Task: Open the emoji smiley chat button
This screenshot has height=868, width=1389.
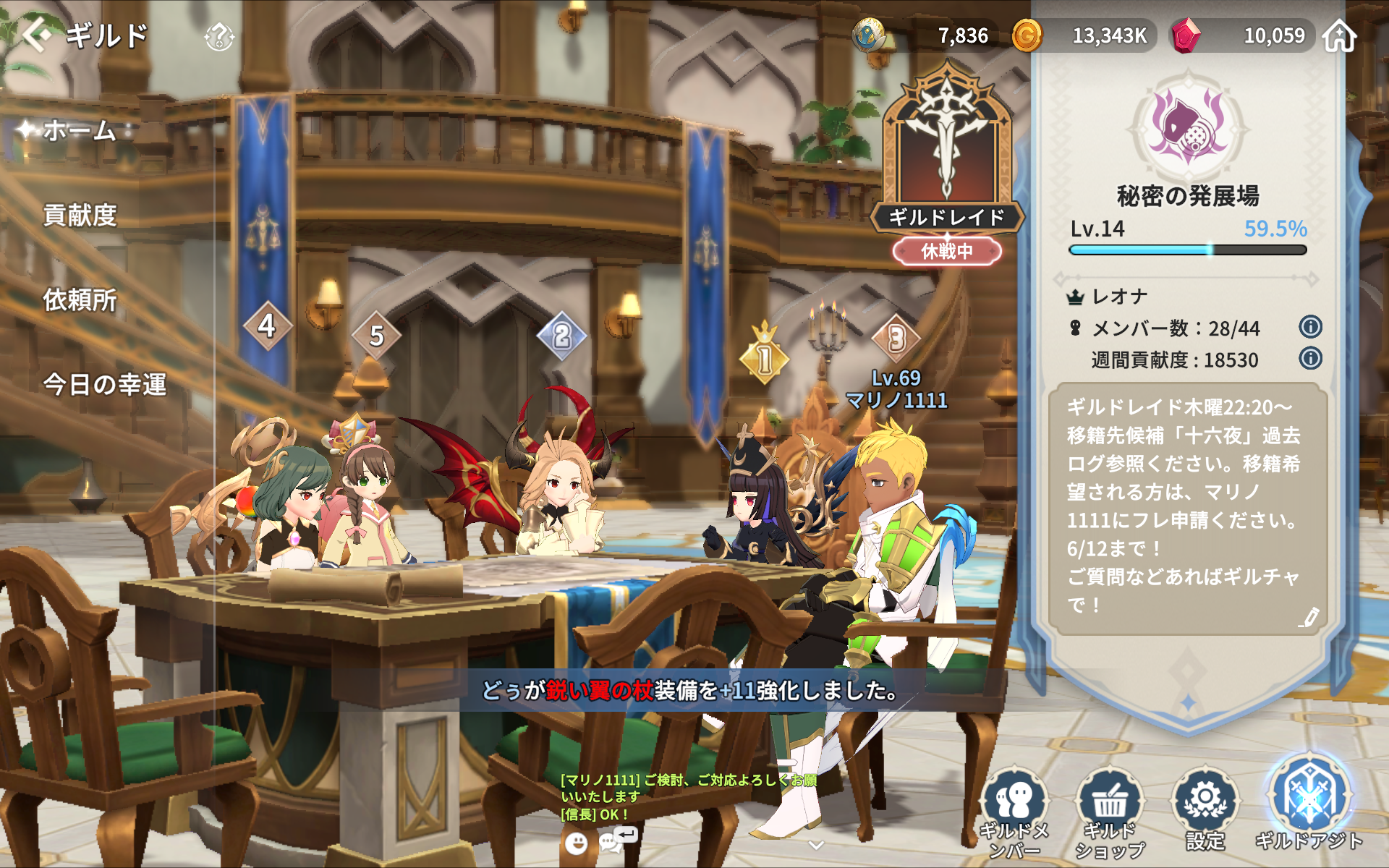Action: coord(576,843)
